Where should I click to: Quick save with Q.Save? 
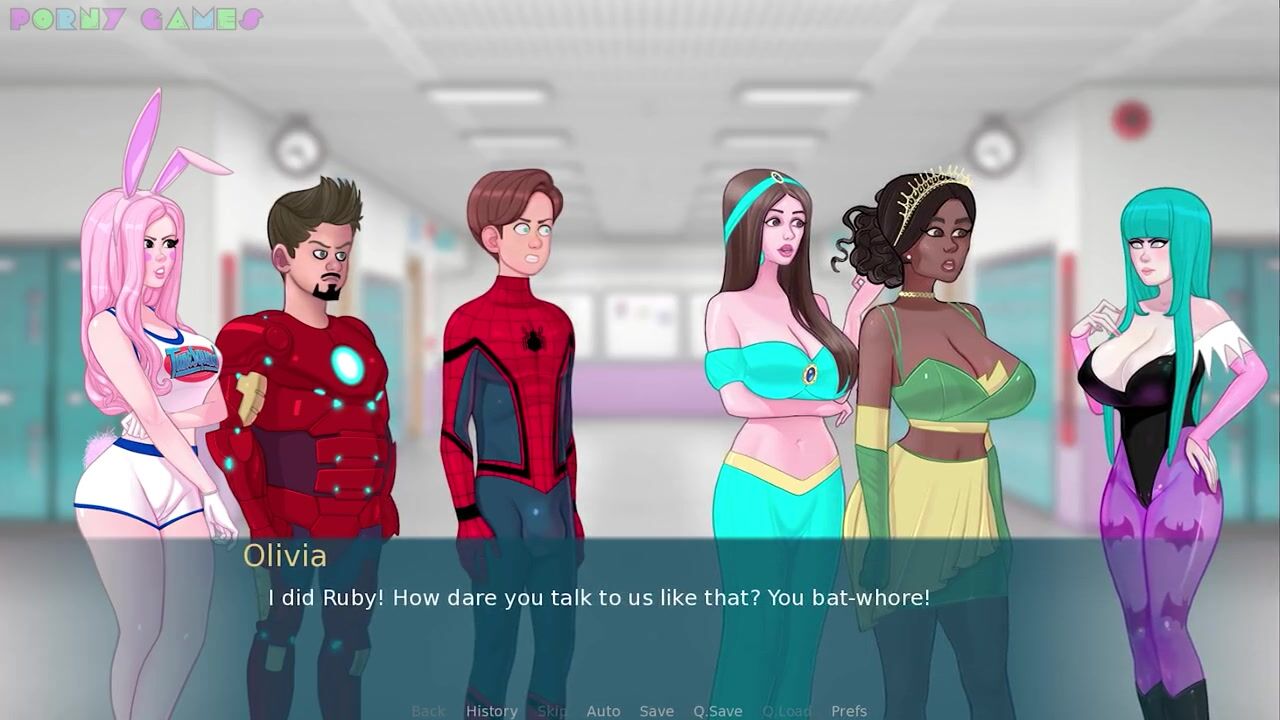coord(717,711)
